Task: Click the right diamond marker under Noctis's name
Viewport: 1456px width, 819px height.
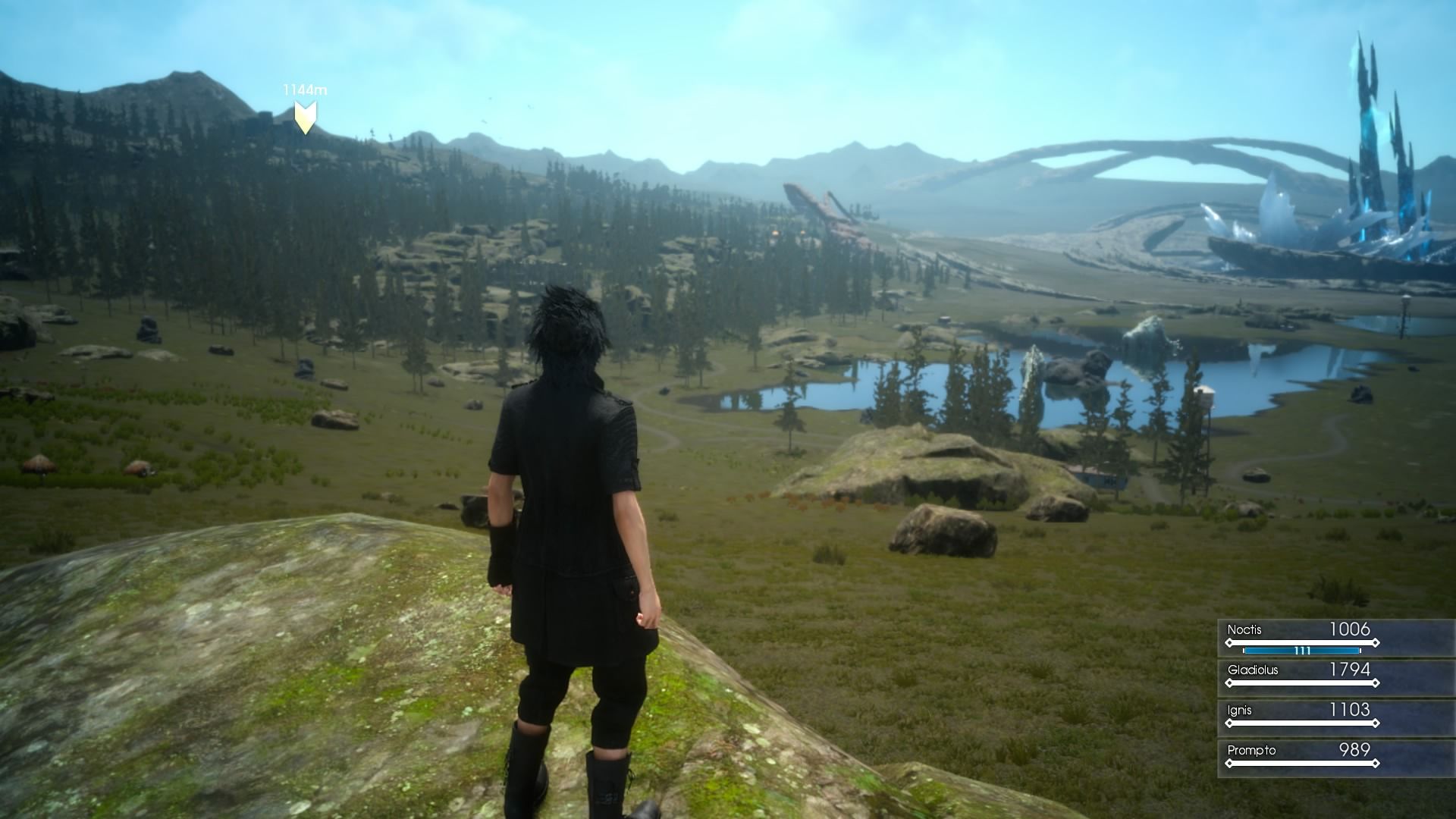Action: 1376,642
